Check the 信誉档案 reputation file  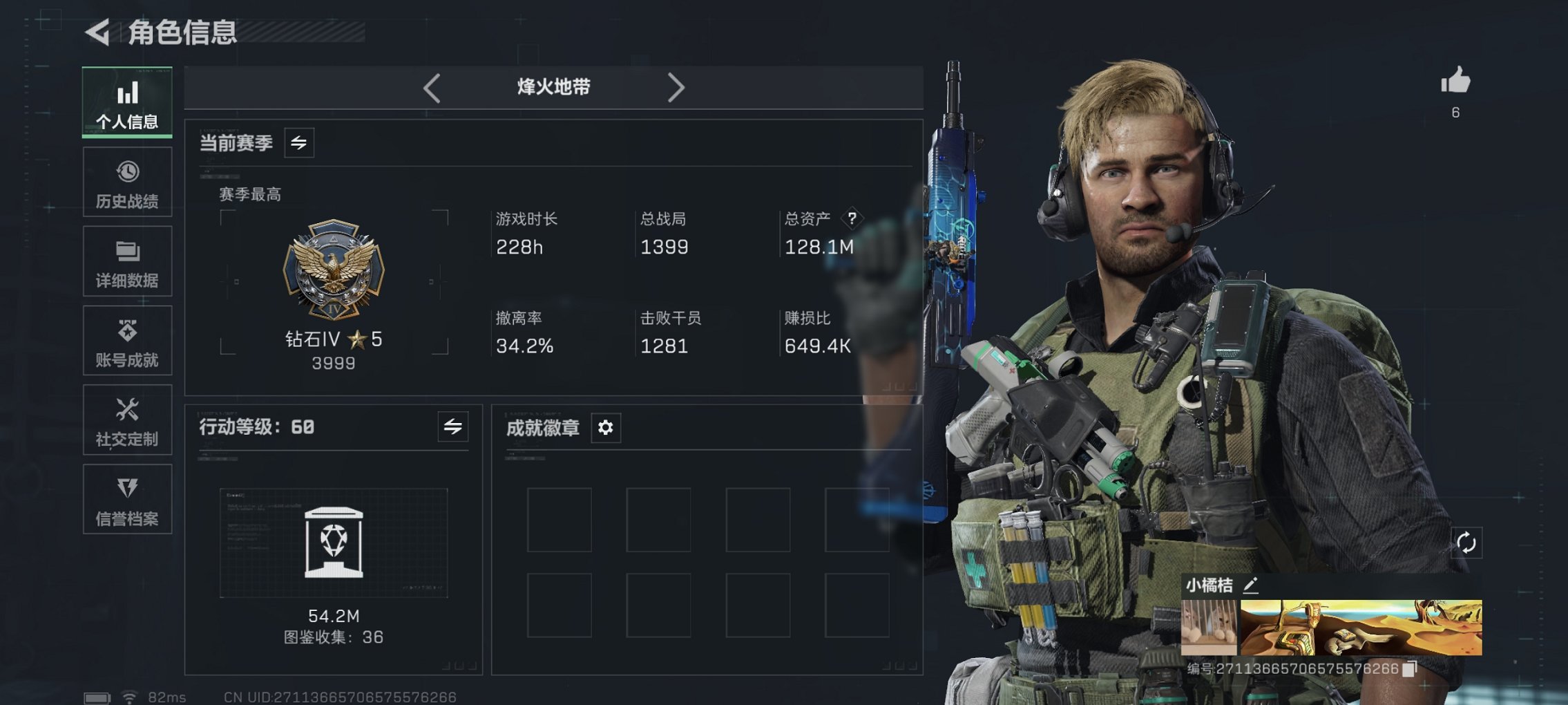126,500
